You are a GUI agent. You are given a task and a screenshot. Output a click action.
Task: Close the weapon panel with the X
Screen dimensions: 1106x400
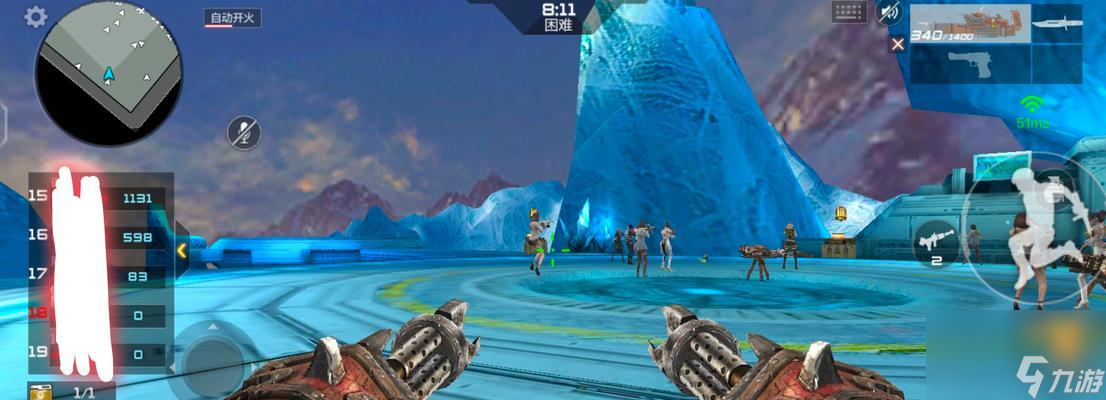coord(897,43)
